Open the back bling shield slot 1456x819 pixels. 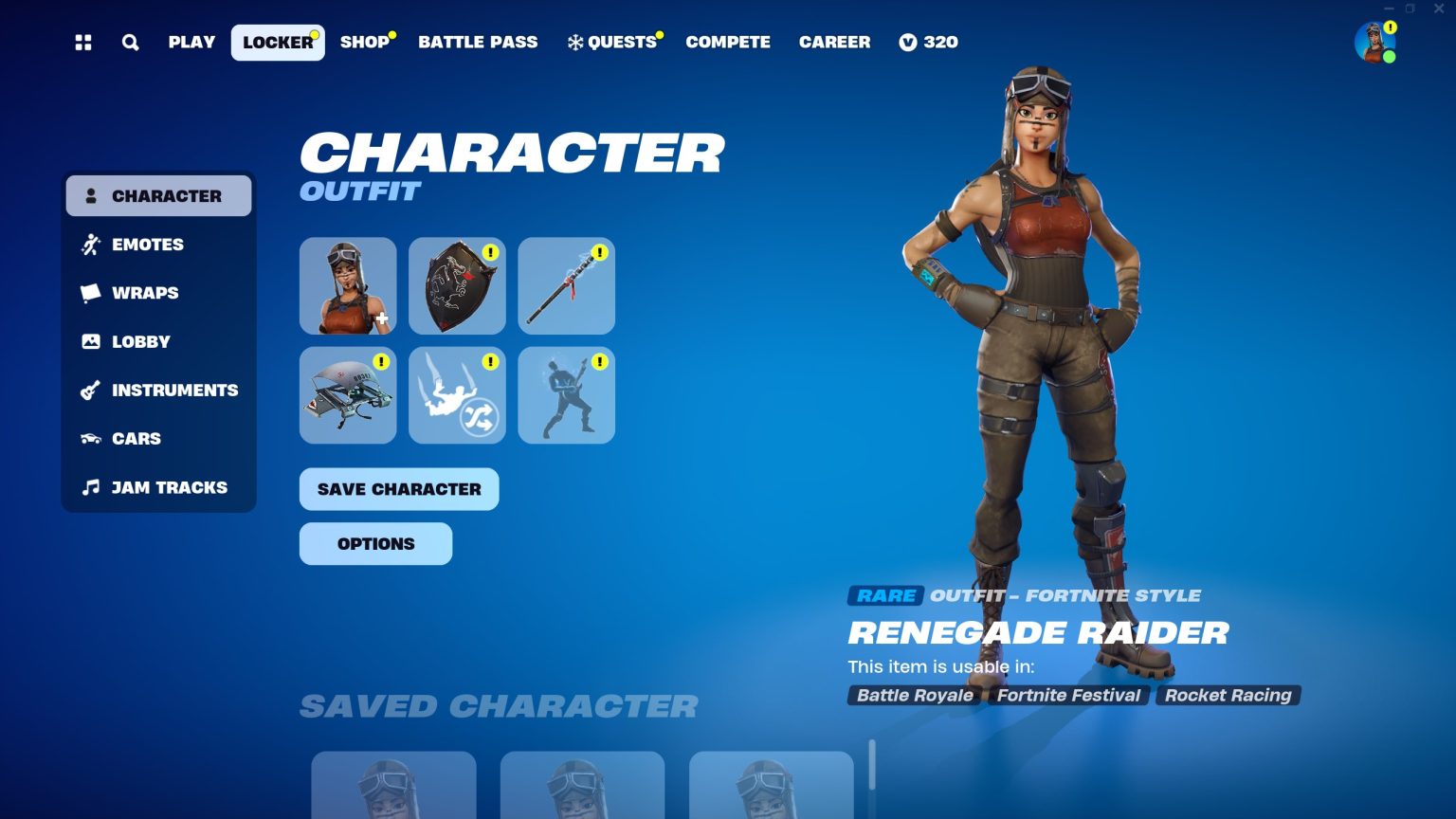[x=457, y=285]
